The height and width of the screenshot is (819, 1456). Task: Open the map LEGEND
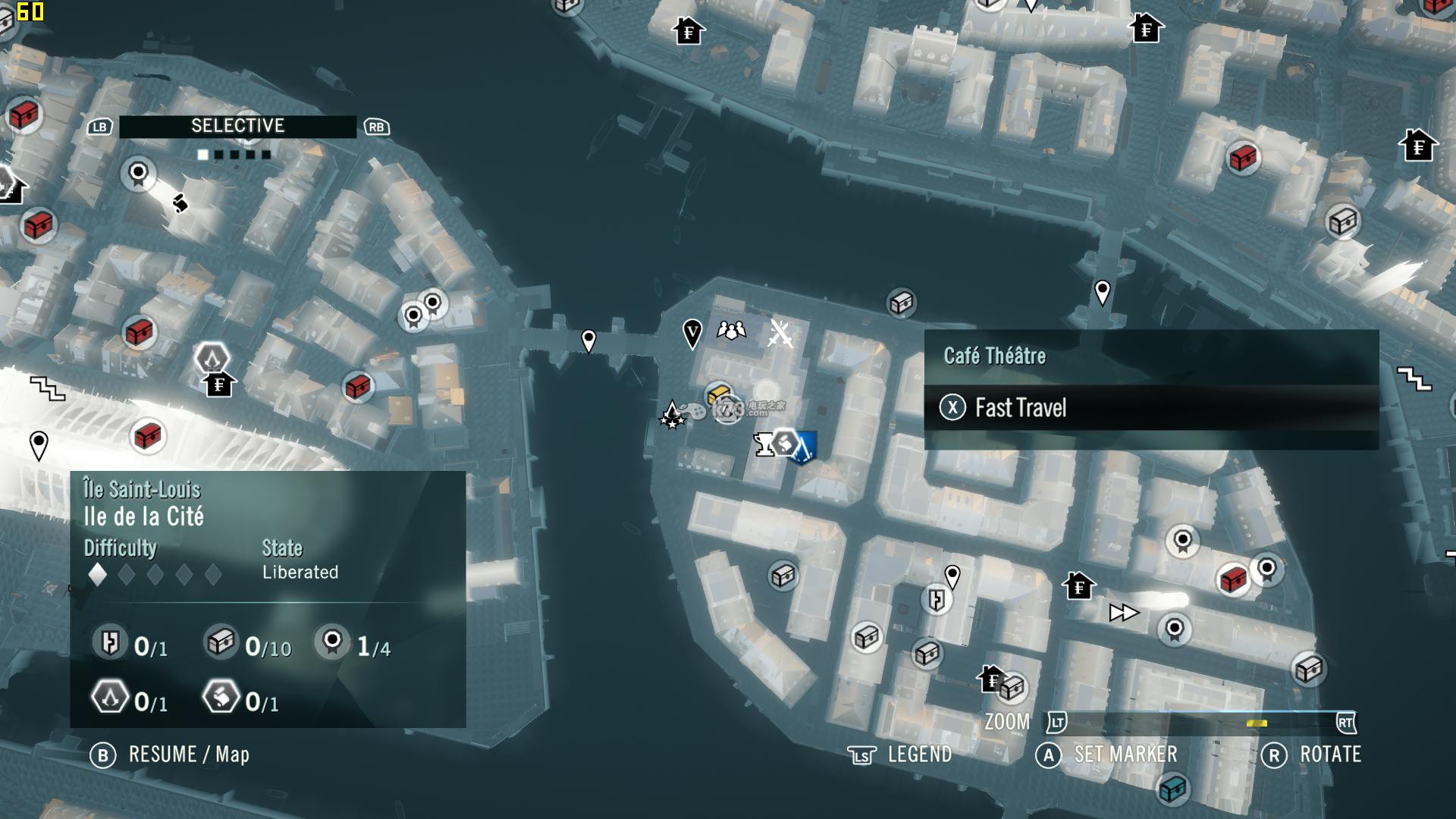(918, 755)
